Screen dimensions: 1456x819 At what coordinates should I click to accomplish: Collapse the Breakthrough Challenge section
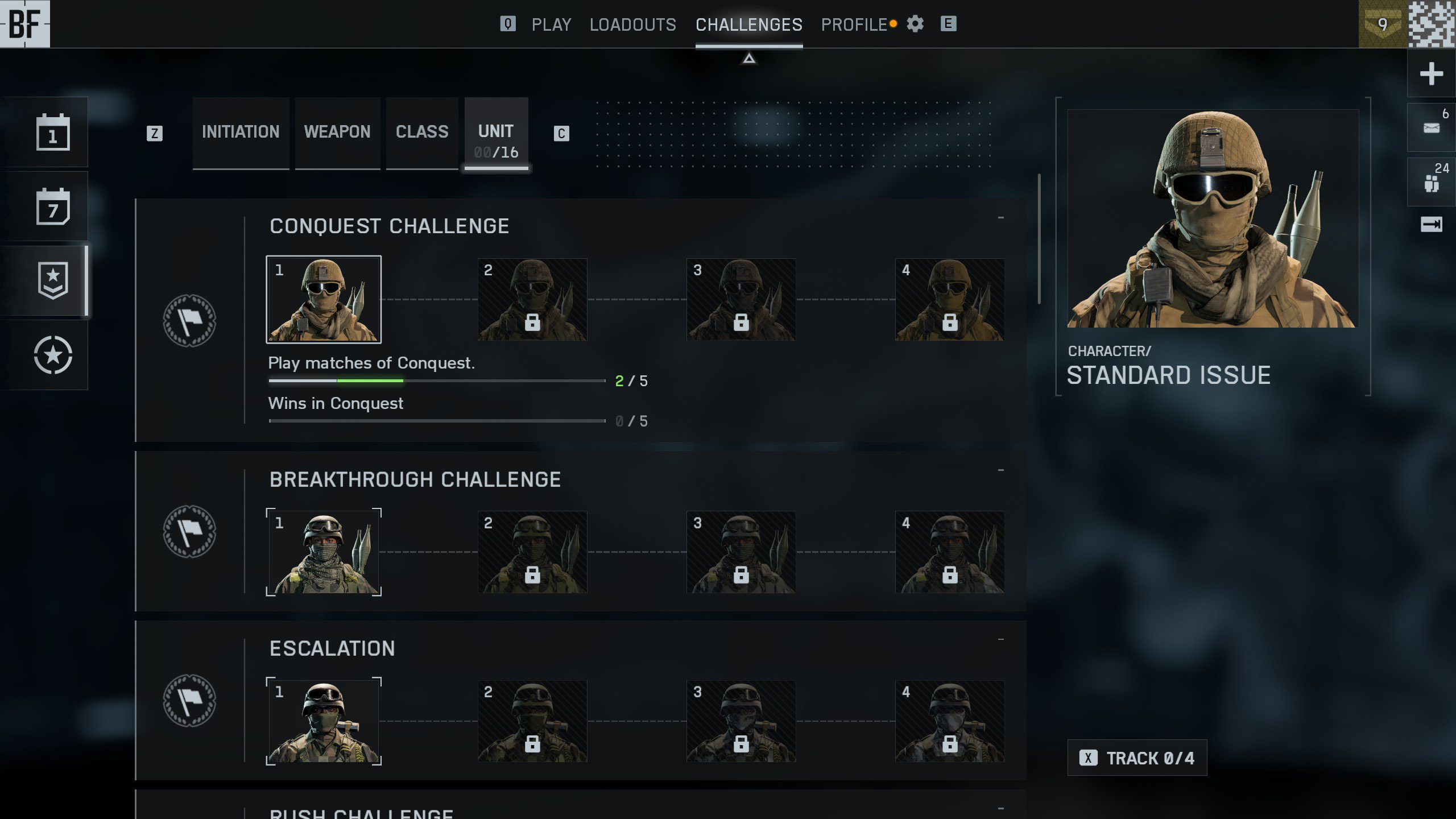point(1000,470)
